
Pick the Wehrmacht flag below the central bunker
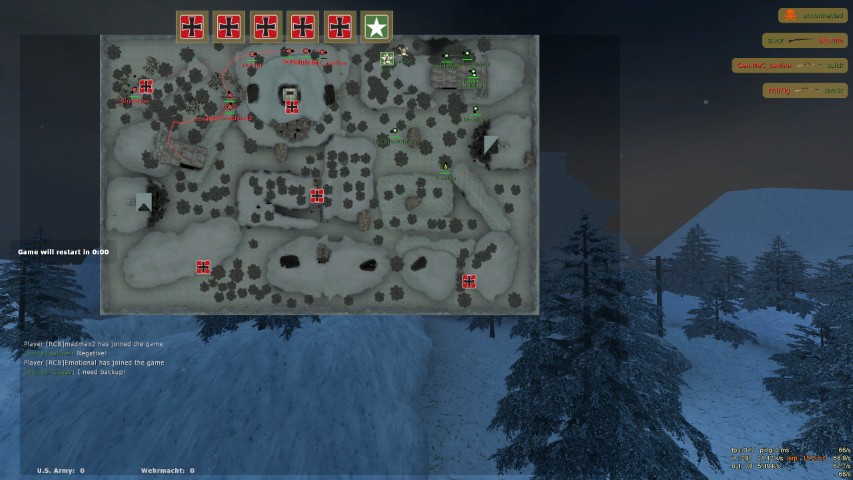(x=291, y=106)
